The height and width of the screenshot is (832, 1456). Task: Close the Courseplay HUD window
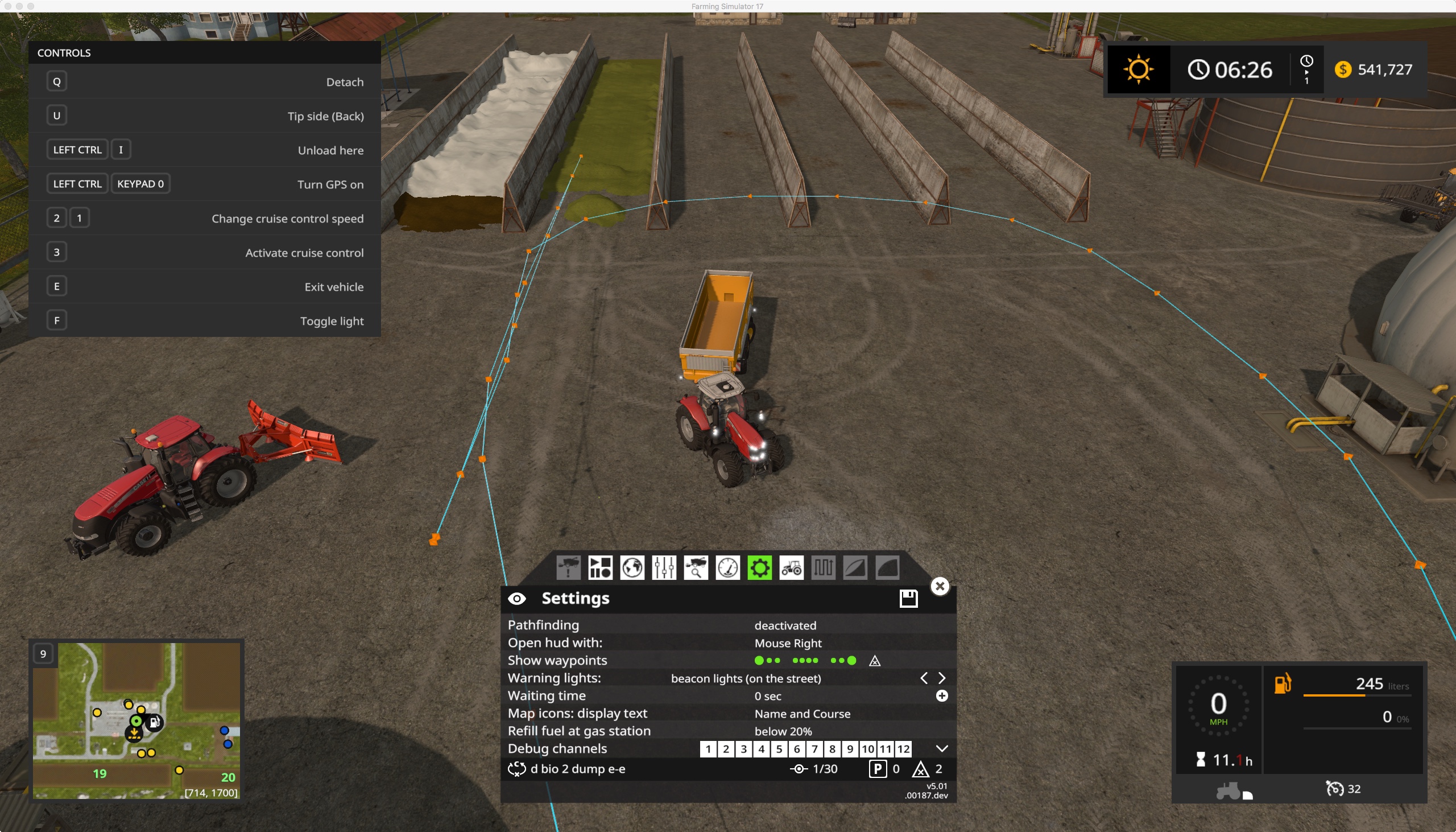pyautogui.click(x=940, y=586)
